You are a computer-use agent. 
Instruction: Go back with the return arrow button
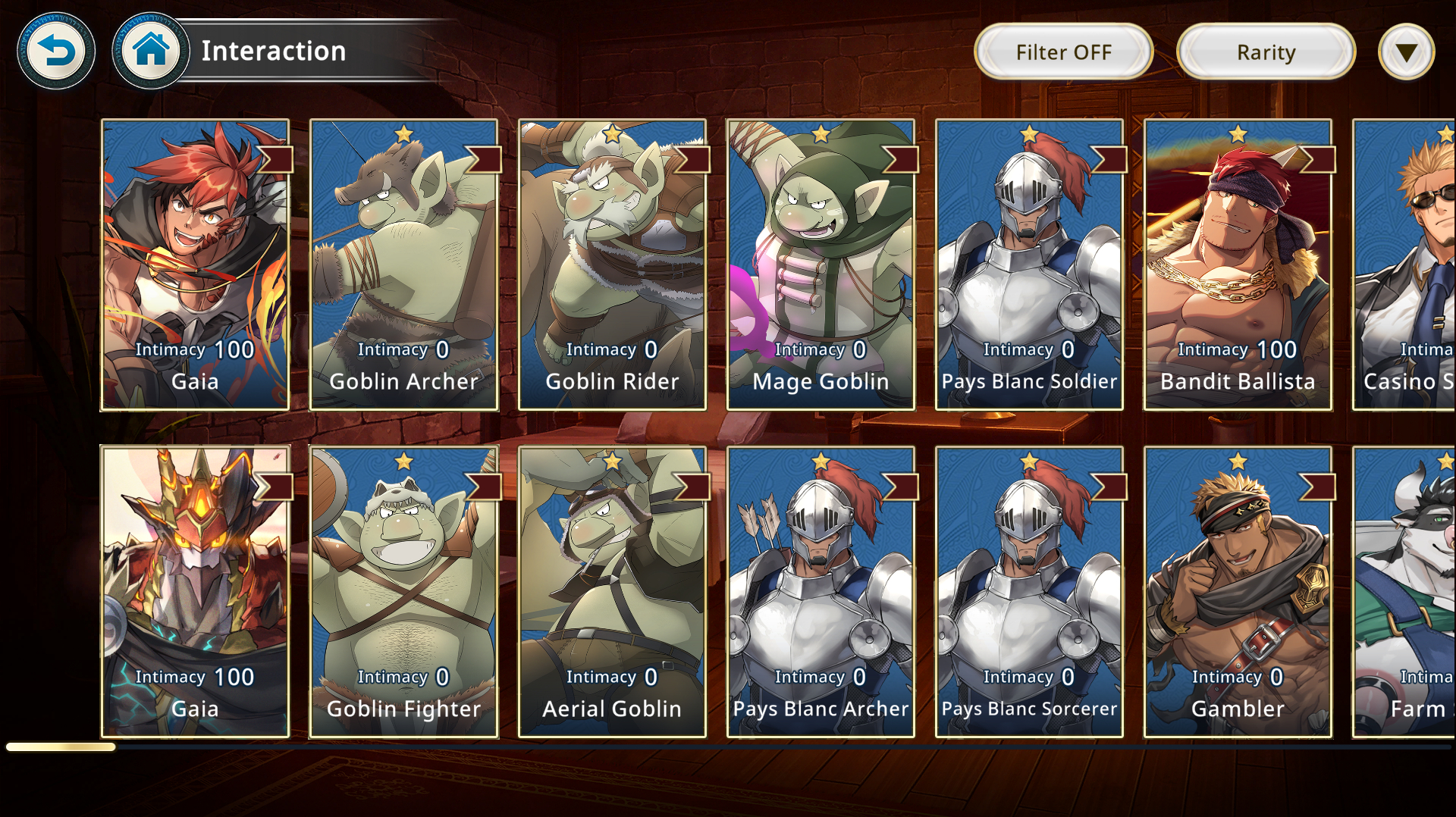tap(56, 52)
